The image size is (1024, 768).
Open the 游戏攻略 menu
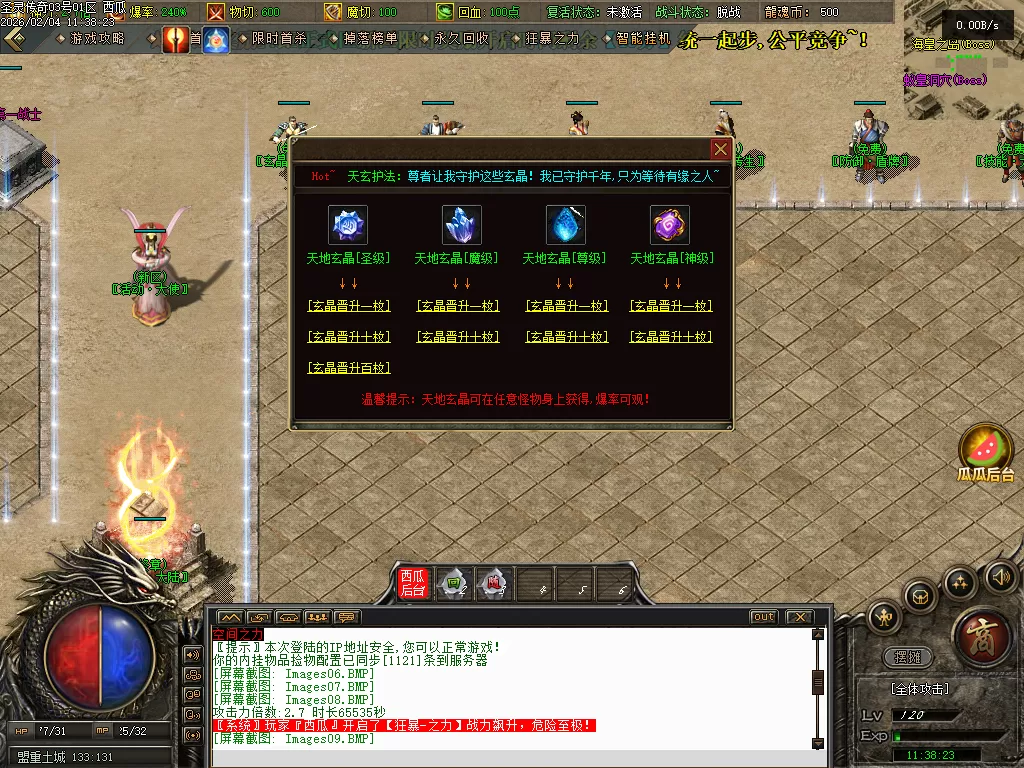pyautogui.click(x=96, y=39)
